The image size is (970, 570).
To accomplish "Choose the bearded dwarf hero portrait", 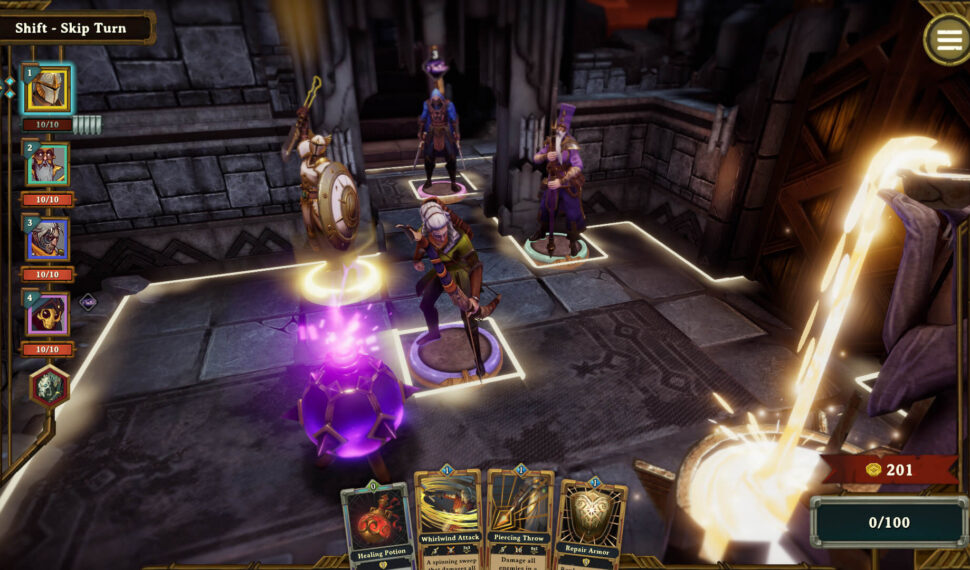I will (x=47, y=165).
